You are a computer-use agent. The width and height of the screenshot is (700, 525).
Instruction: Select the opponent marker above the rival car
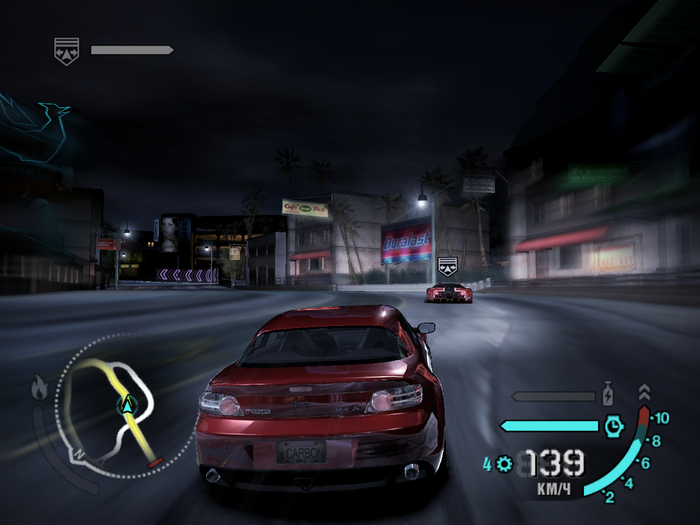pos(447,267)
